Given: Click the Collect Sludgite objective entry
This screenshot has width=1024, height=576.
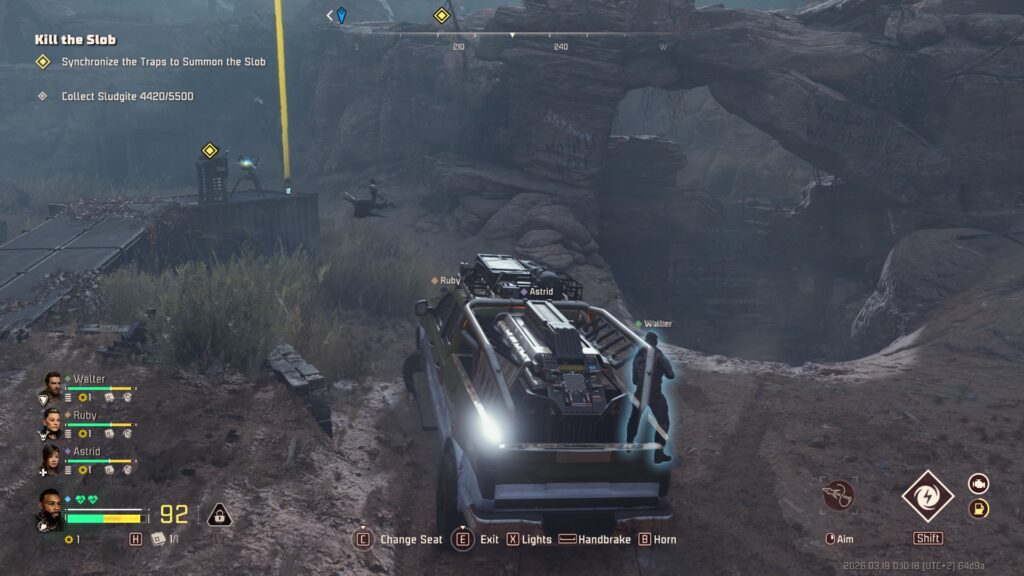Looking at the screenshot, I should [x=127, y=96].
